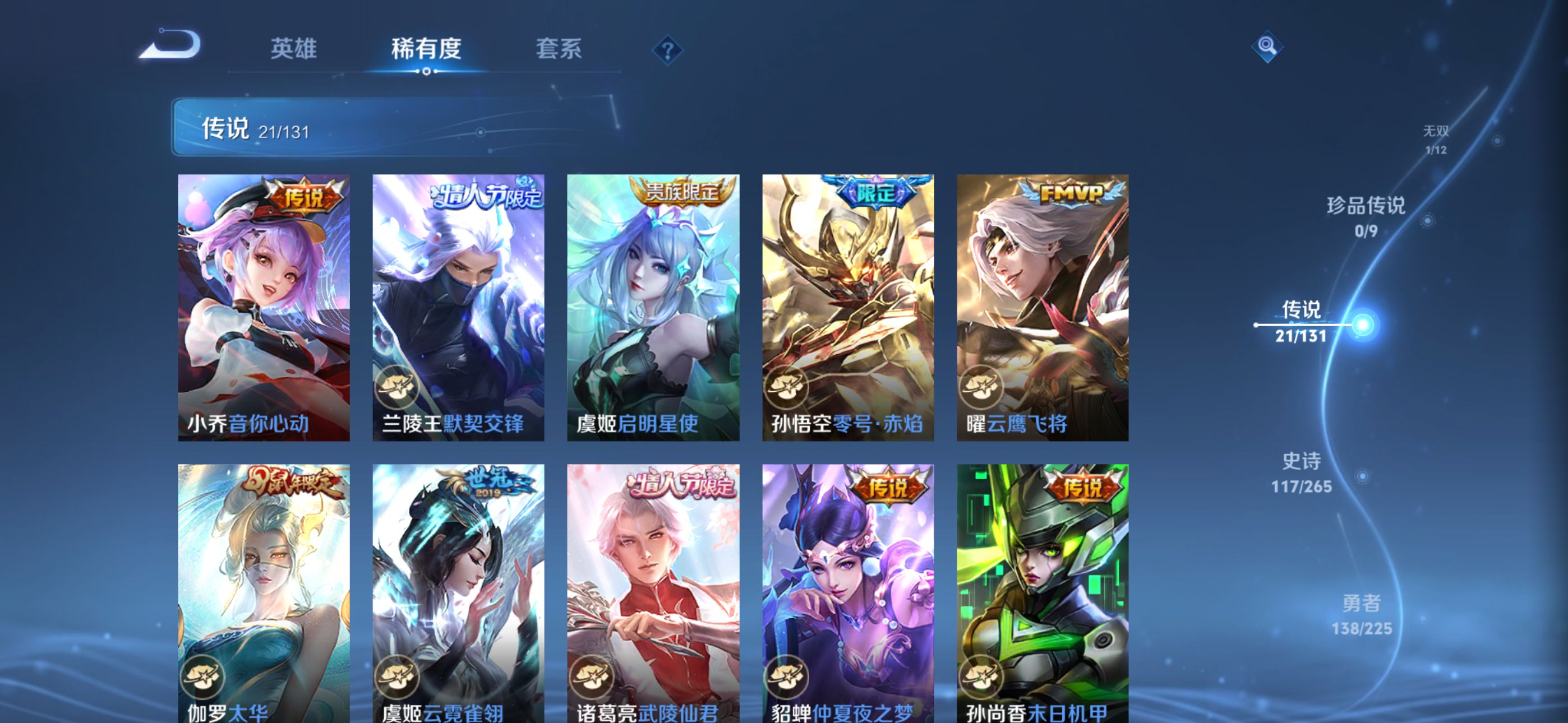The image size is (1568, 723).
Task: Show the 勇者 rarity section
Action: click(x=1361, y=614)
